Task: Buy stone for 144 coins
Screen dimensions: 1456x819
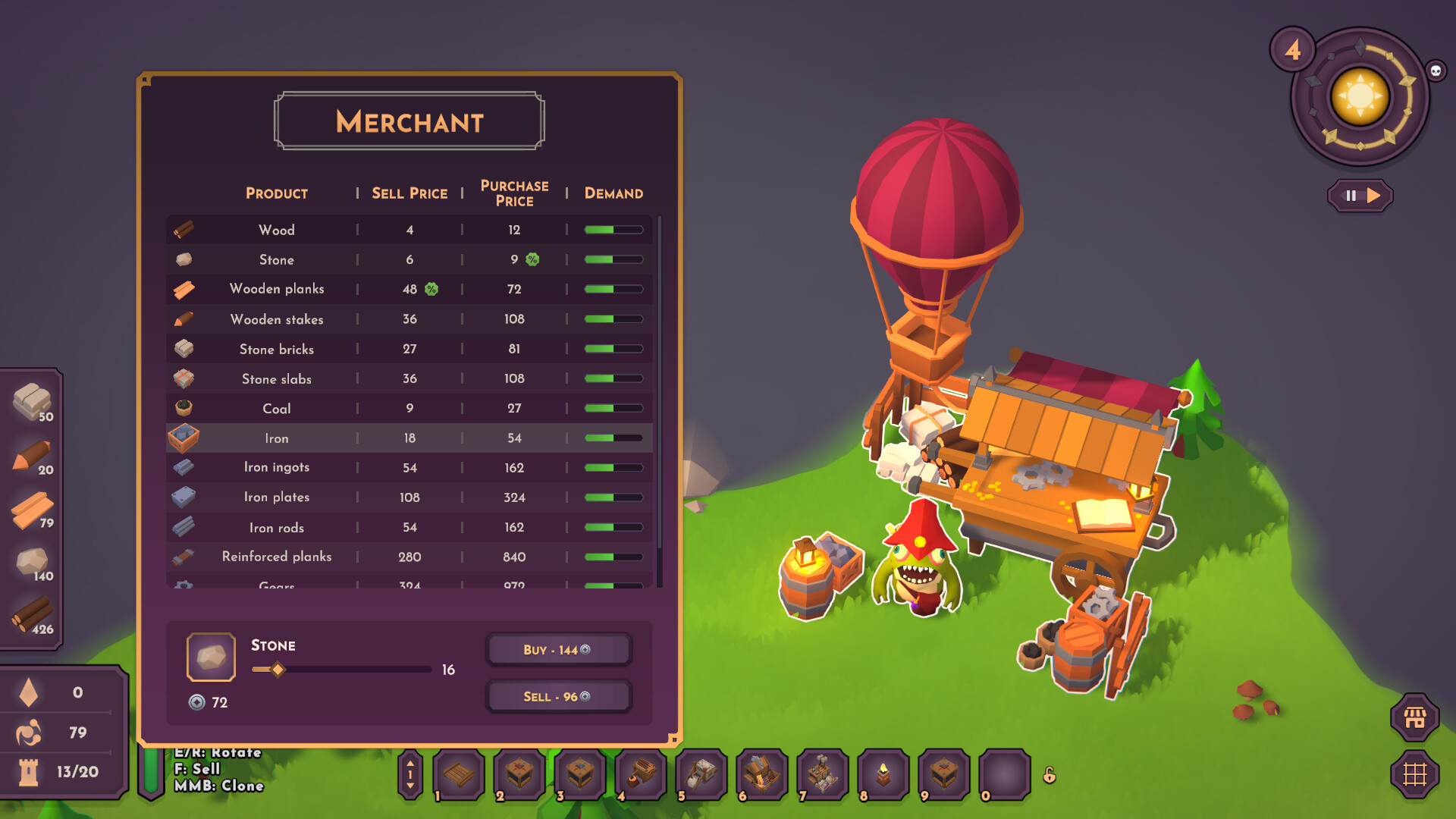Action: [557, 650]
